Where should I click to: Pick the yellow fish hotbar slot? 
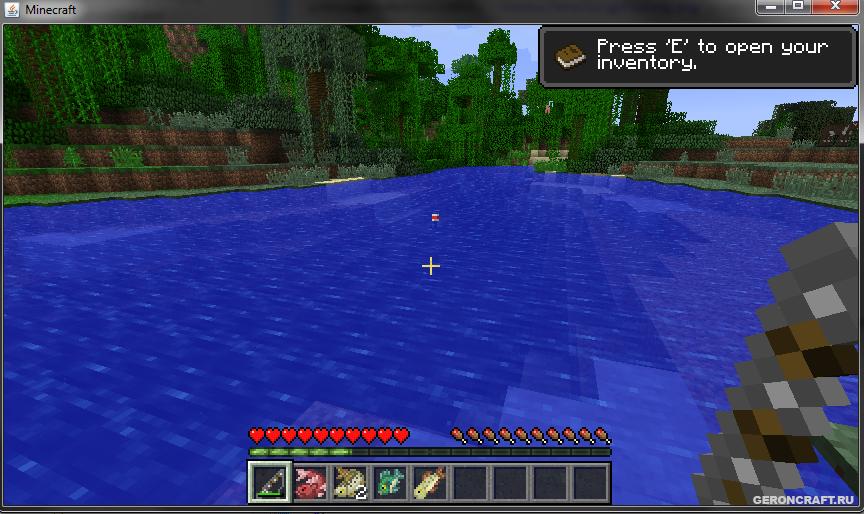point(430,483)
